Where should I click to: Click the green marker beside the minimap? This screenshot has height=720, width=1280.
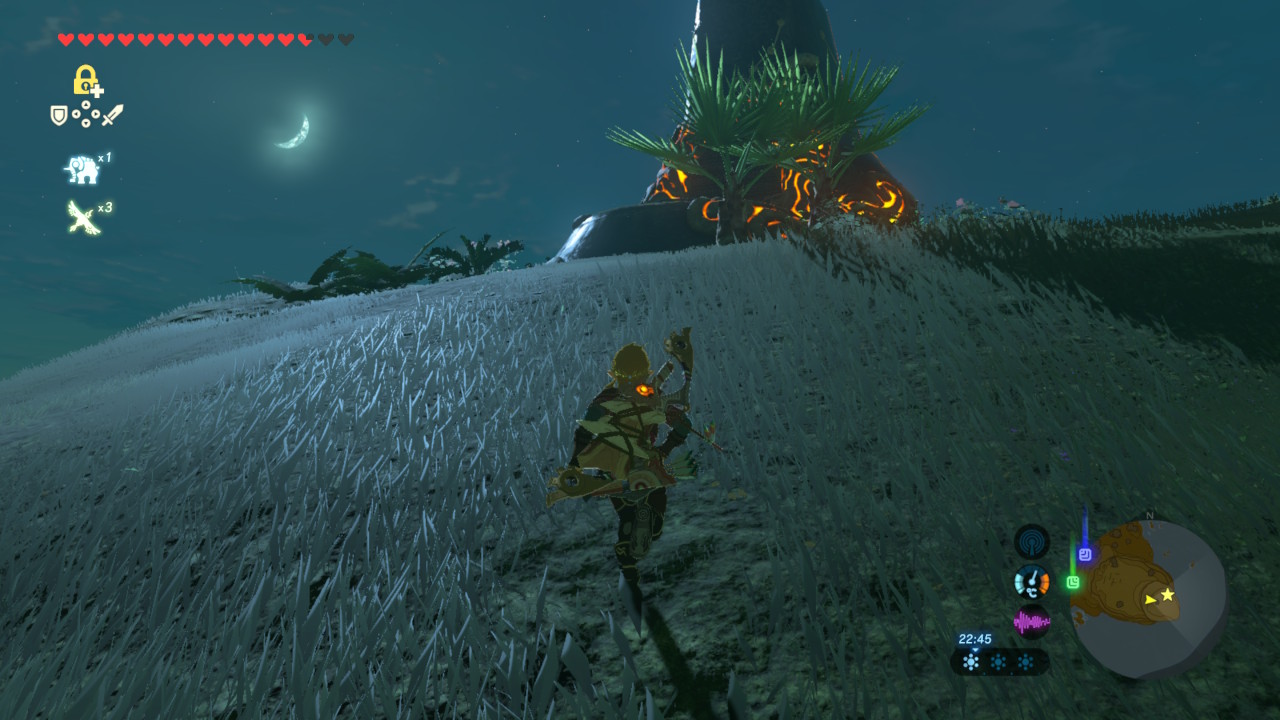click(x=1073, y=581)
